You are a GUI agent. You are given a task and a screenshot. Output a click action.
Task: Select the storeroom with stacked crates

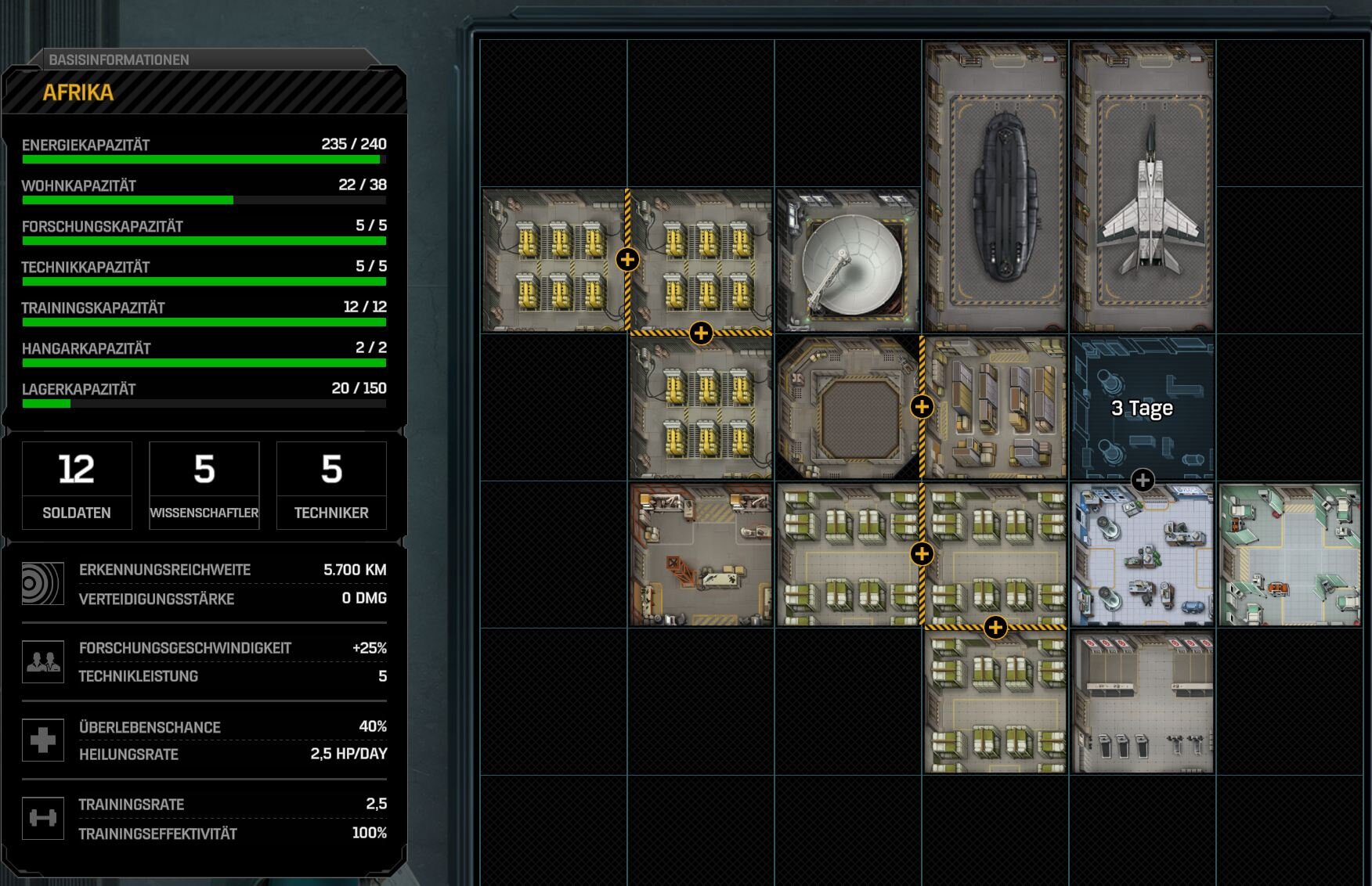(996, 408)
